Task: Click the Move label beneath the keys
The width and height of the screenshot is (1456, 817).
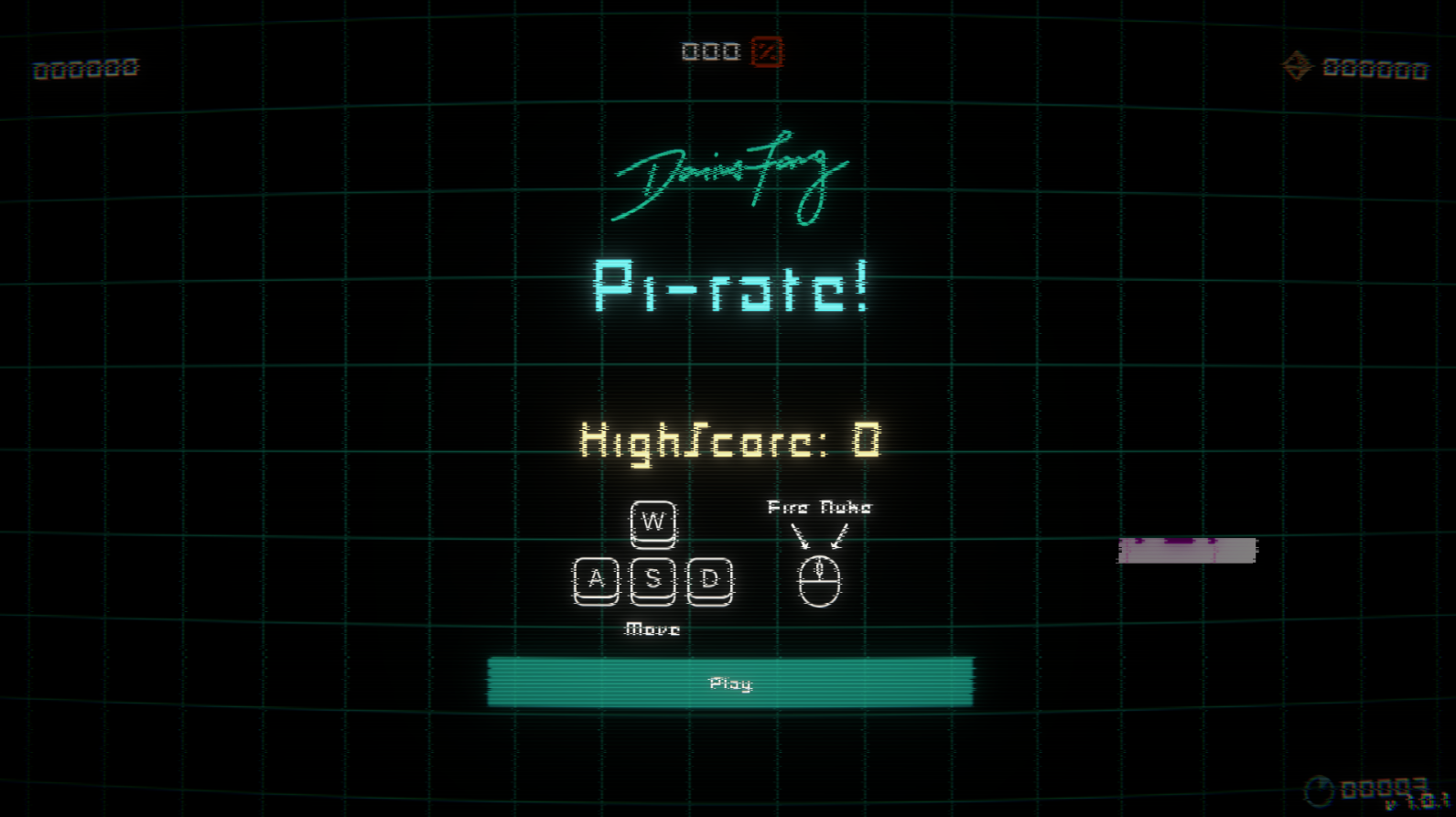Action: 652,629
